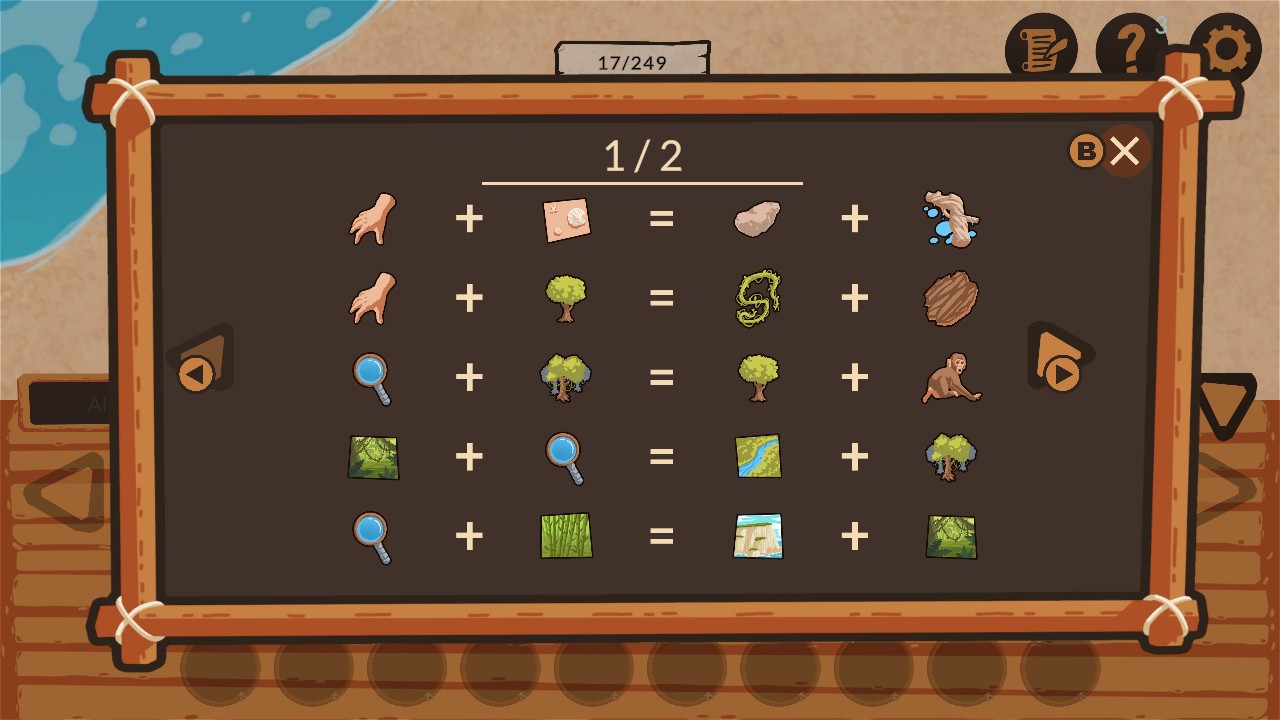Select the tree bark result icon
Screen dimensions: 1280x720
[949, 298]
